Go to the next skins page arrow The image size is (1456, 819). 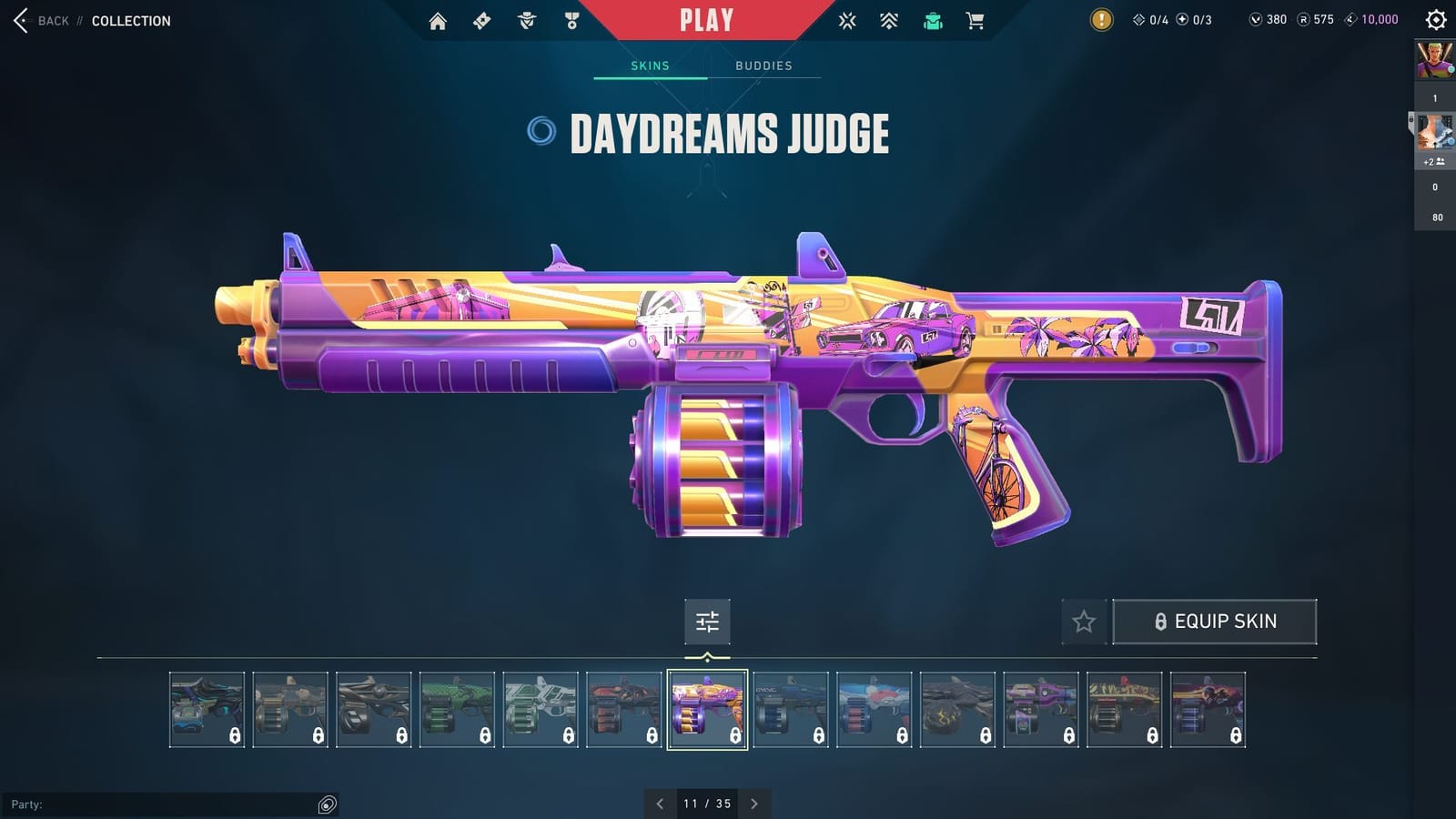point(754,804)
